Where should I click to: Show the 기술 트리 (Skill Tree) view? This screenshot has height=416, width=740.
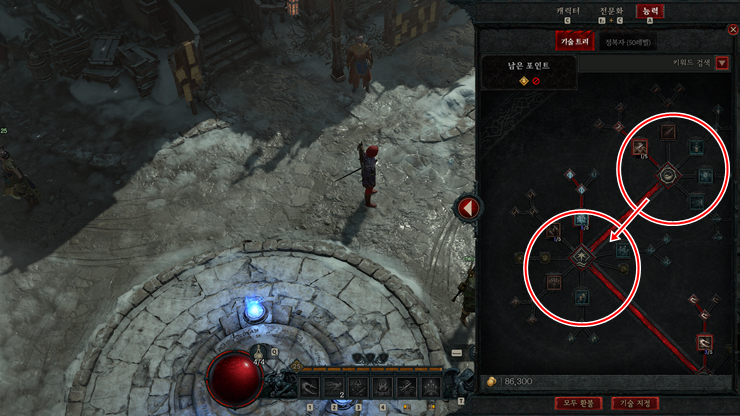point(576,42)
